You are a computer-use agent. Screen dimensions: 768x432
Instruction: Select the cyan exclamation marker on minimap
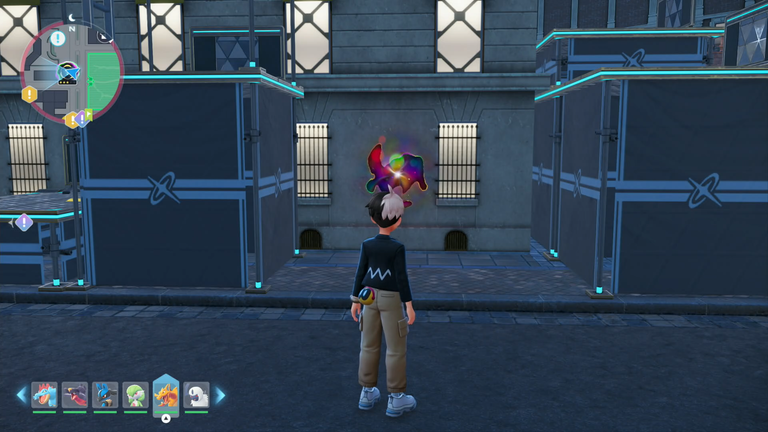pos(58,39)
